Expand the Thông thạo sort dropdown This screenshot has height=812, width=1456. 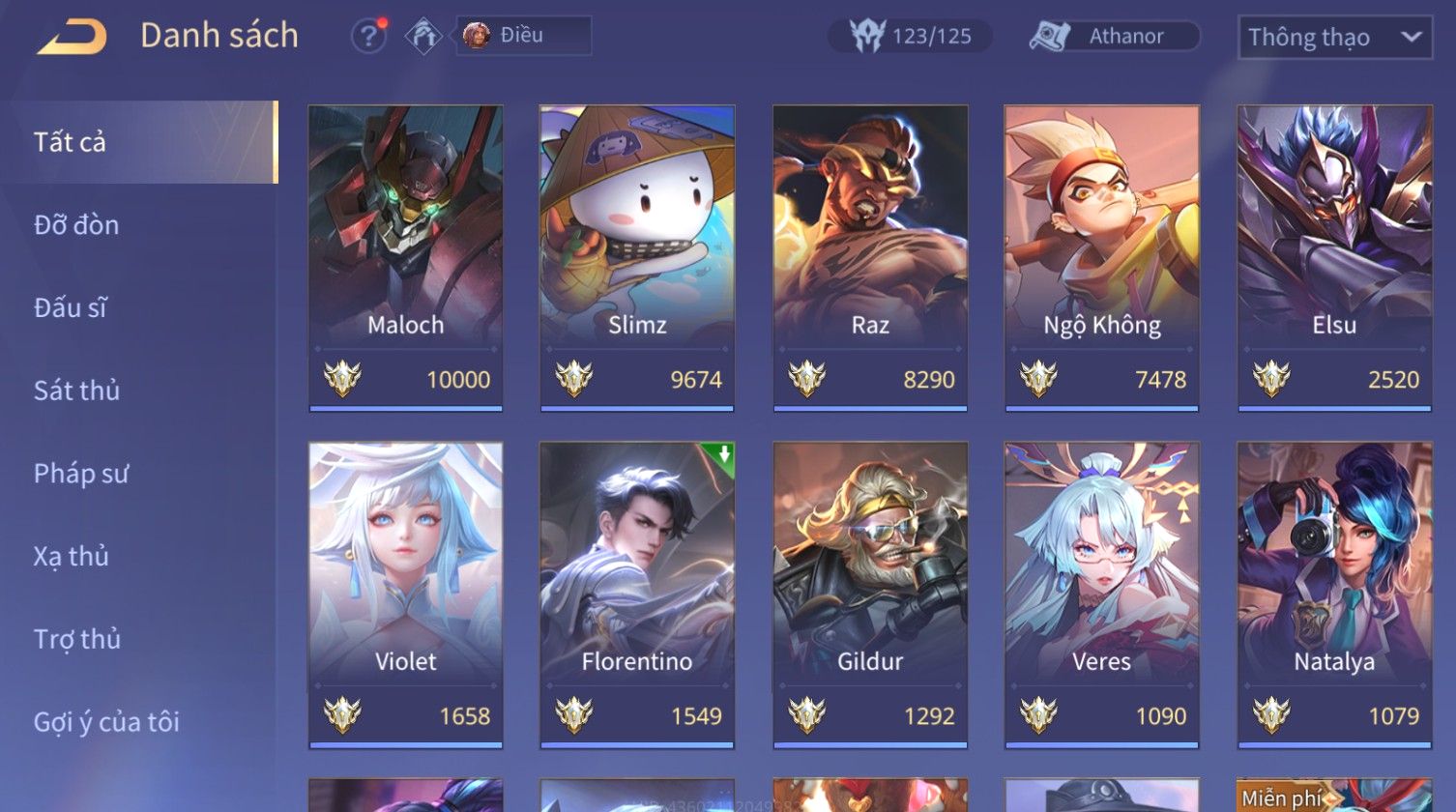coord(1334,38)
